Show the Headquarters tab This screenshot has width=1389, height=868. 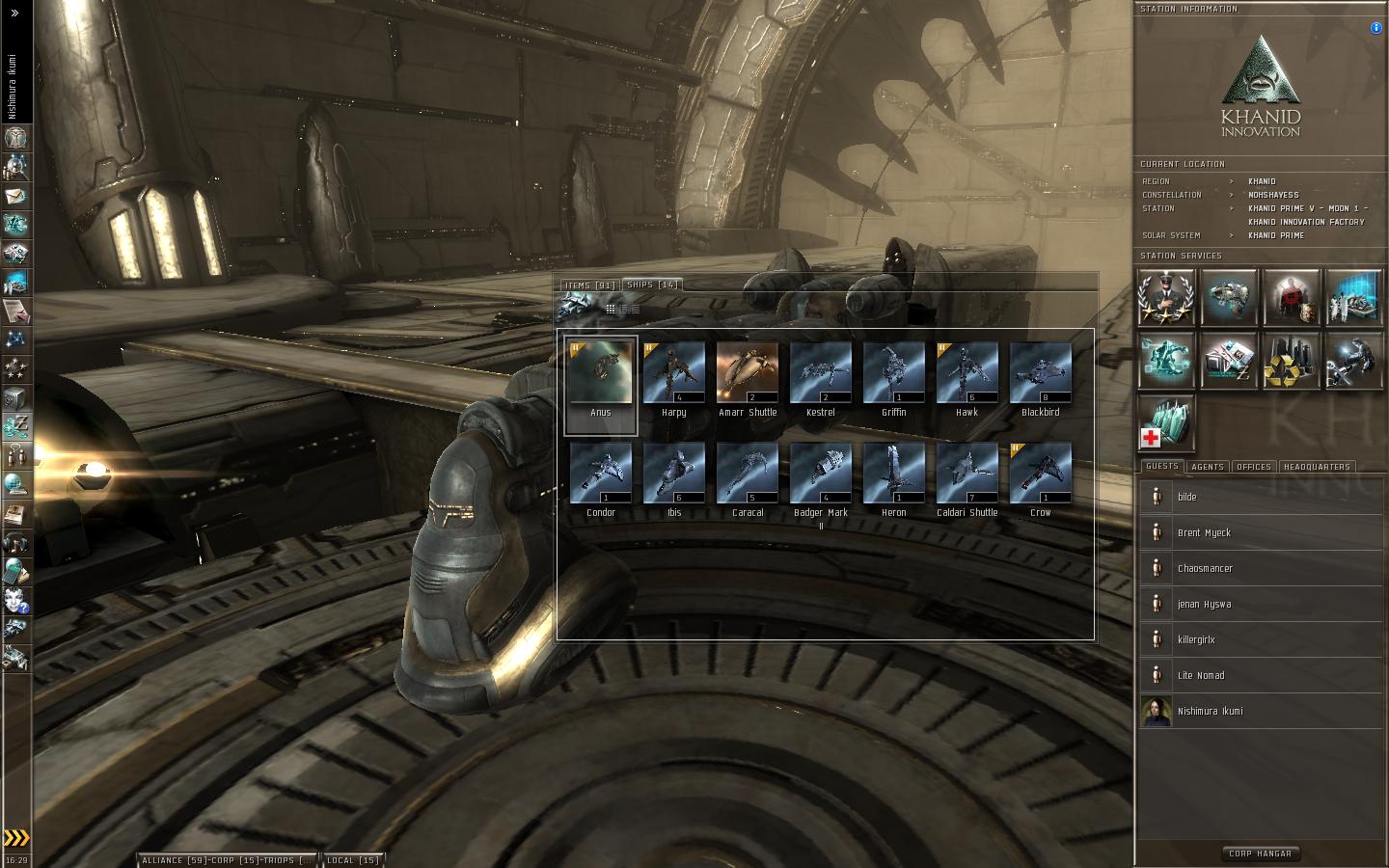(x=1317, y=467)
